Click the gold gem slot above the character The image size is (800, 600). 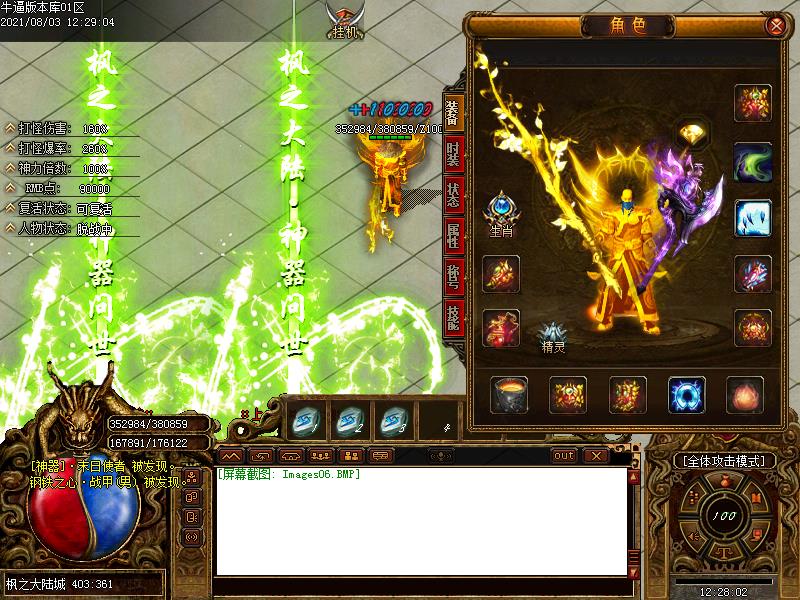691,132
